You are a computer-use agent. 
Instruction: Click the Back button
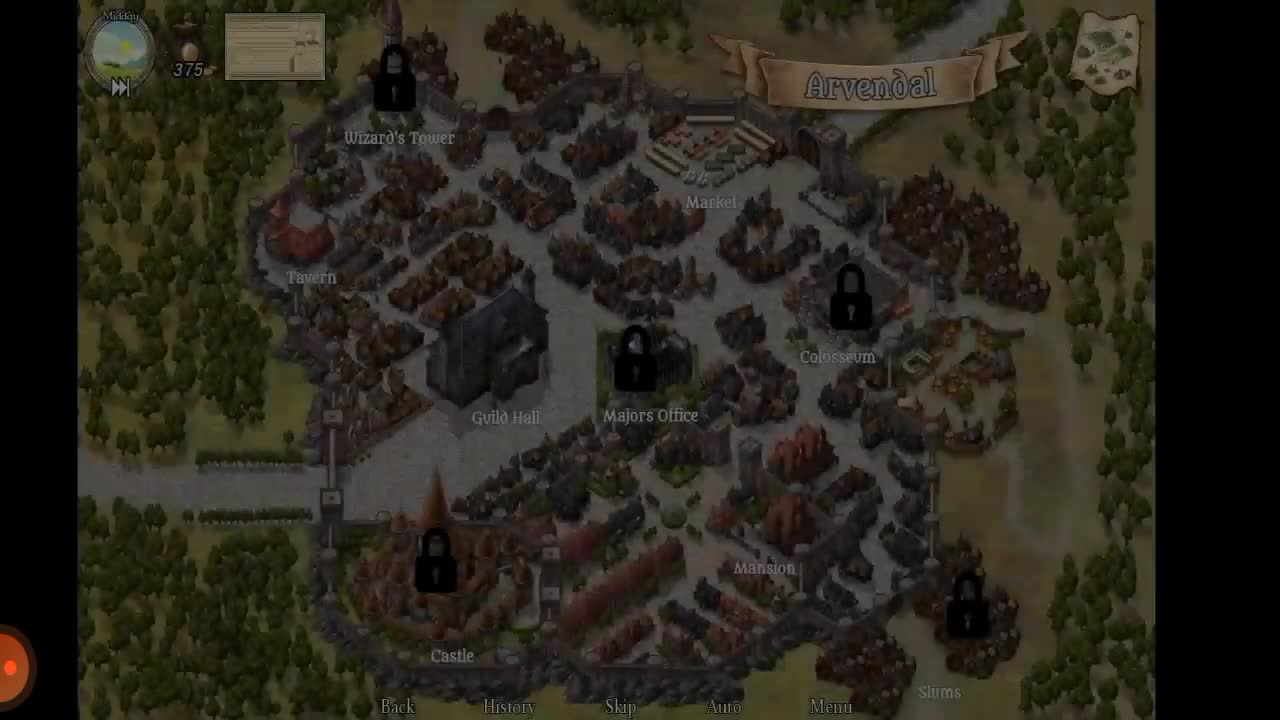[397, 706]
